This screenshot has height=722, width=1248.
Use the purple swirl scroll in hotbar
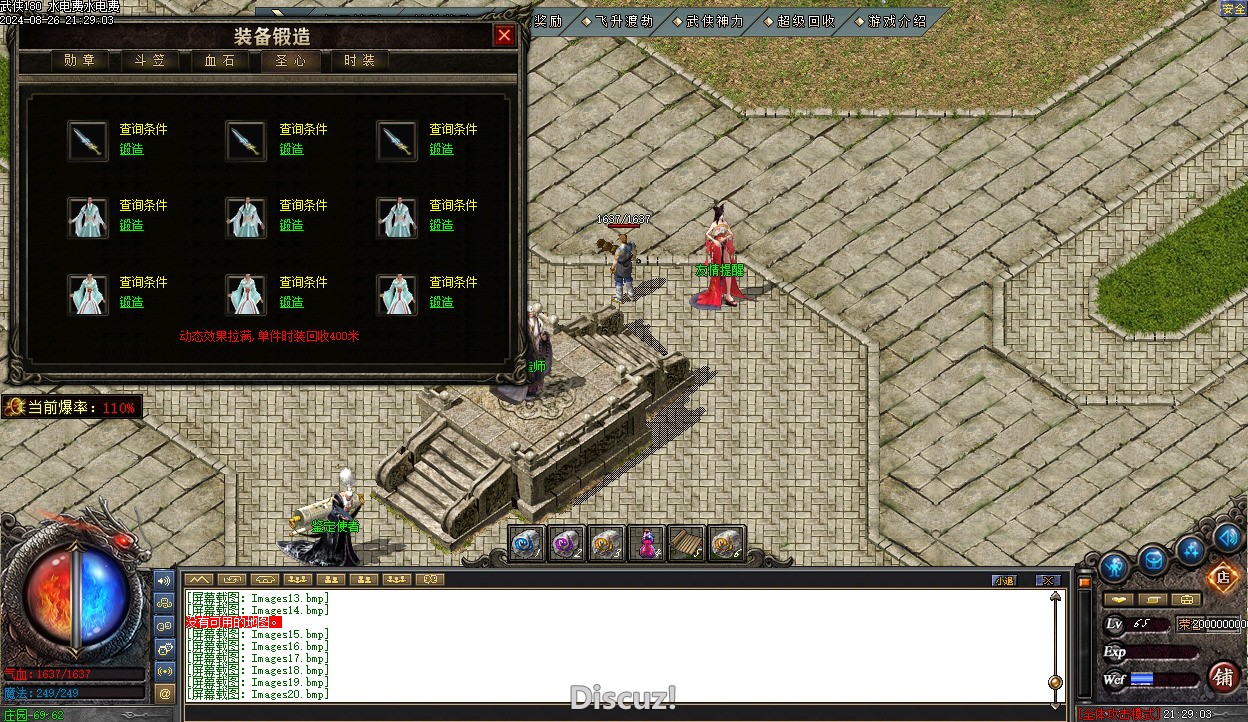pyautogui.click(x=567, y=543)
